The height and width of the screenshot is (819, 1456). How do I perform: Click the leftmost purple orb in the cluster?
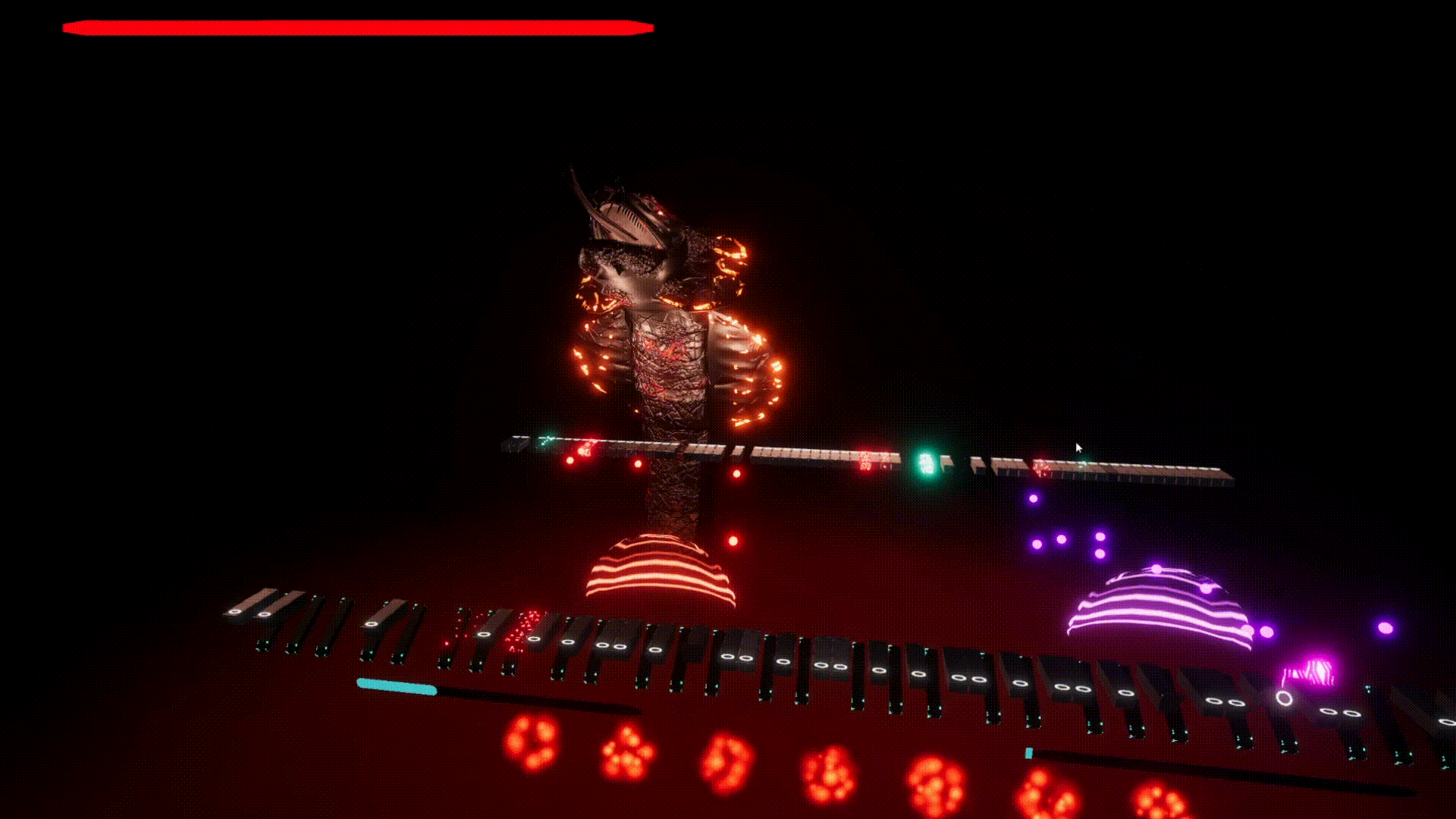pos(1037,543)
